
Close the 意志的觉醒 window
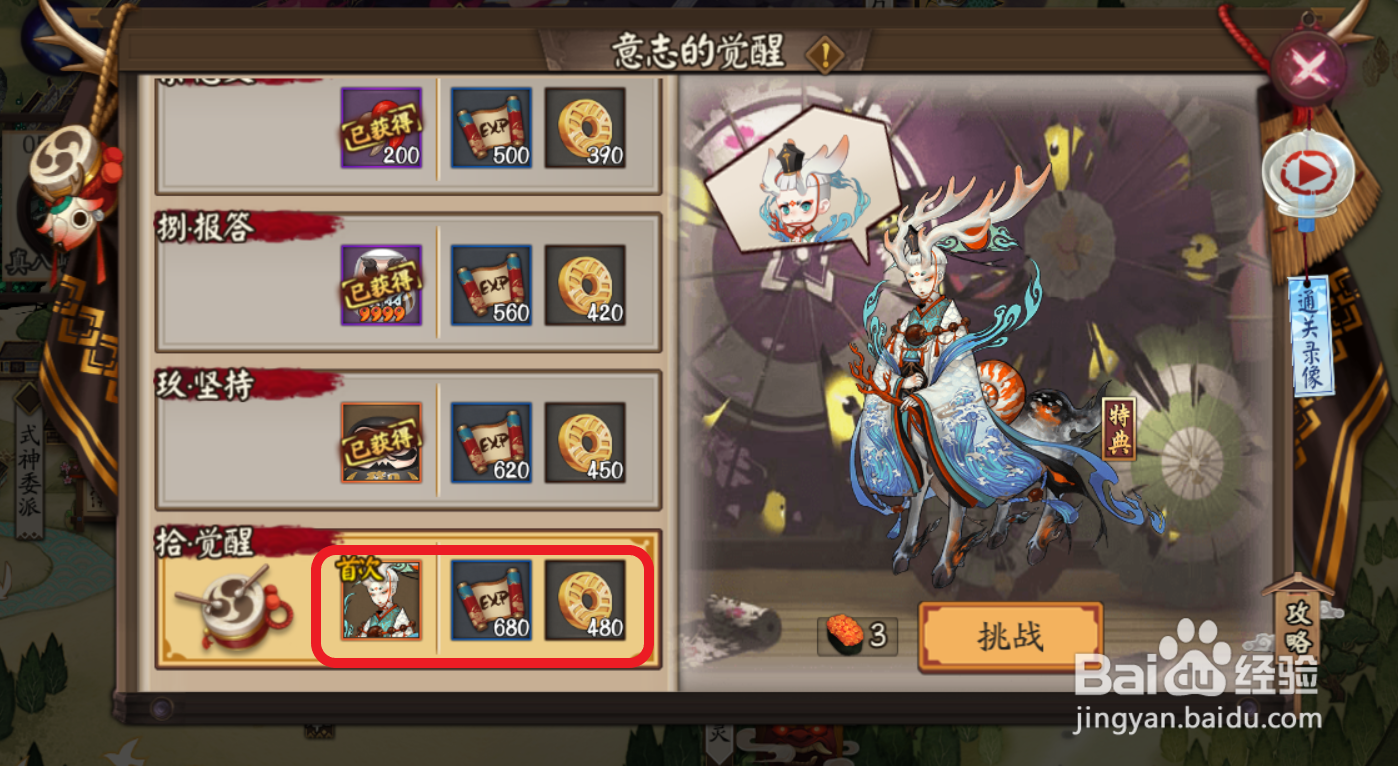1307,67
